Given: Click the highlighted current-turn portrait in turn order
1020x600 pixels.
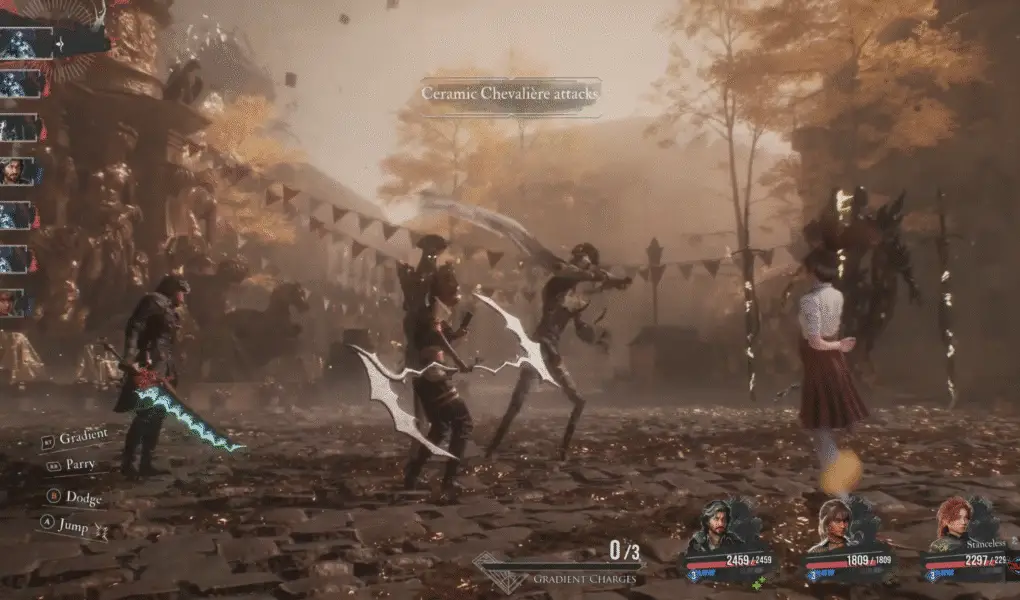Looking at the screenshot, I should (27, 43).
